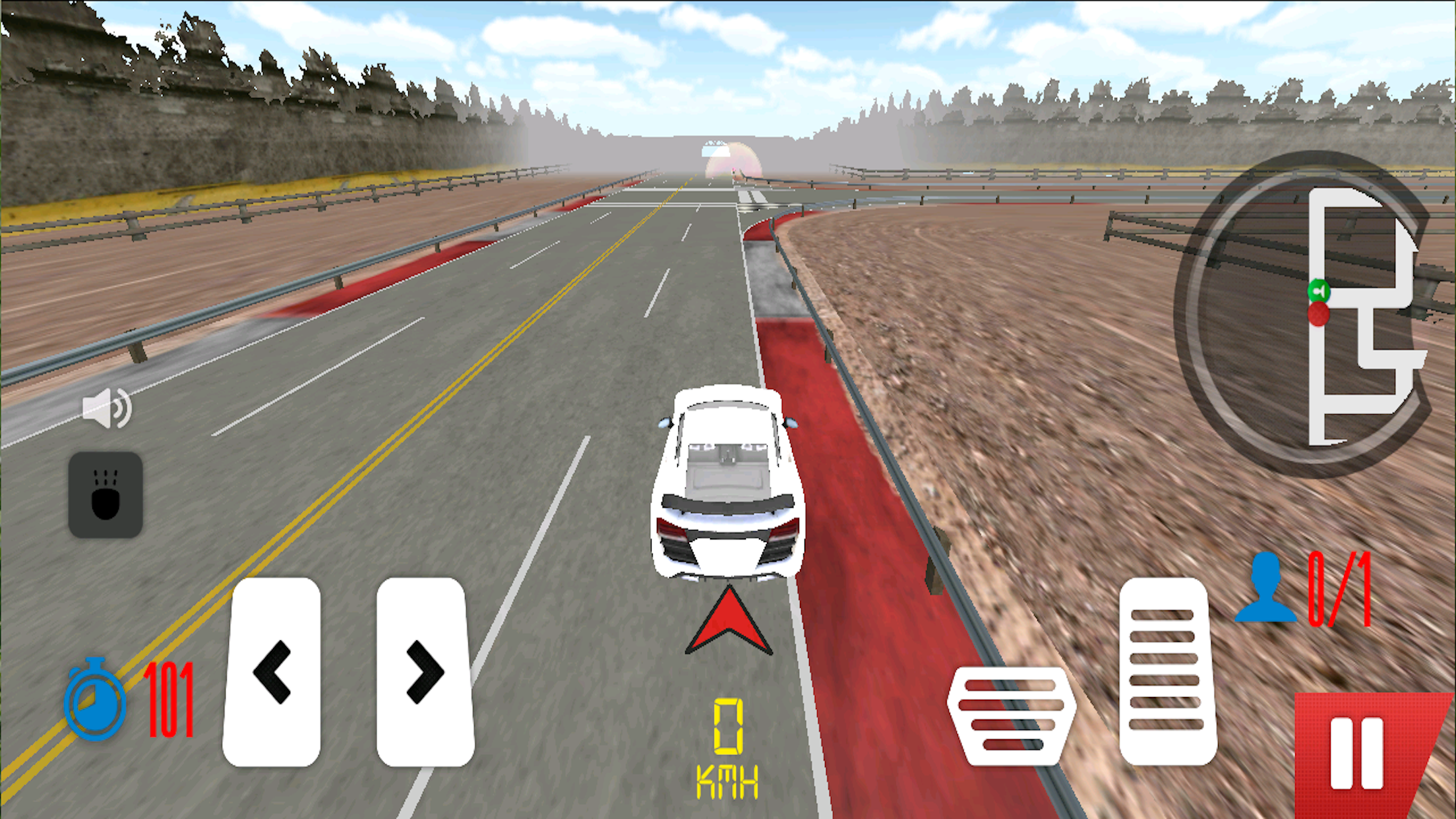1456x819 pixels.
Task: Steer left with the left arrow pedal
Action: (x=272, y=671)
